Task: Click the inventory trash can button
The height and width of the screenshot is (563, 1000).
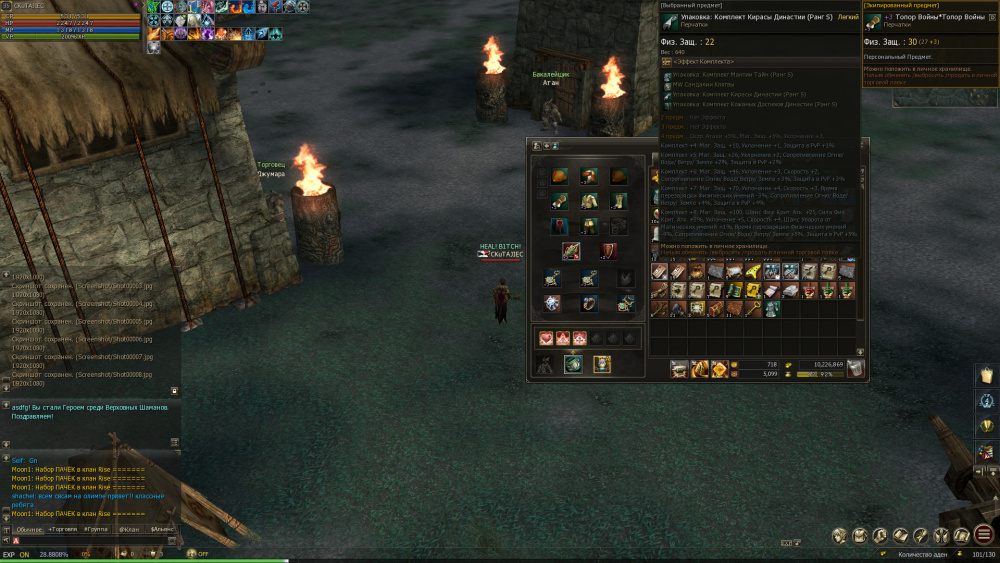Action: click(855, 369)
